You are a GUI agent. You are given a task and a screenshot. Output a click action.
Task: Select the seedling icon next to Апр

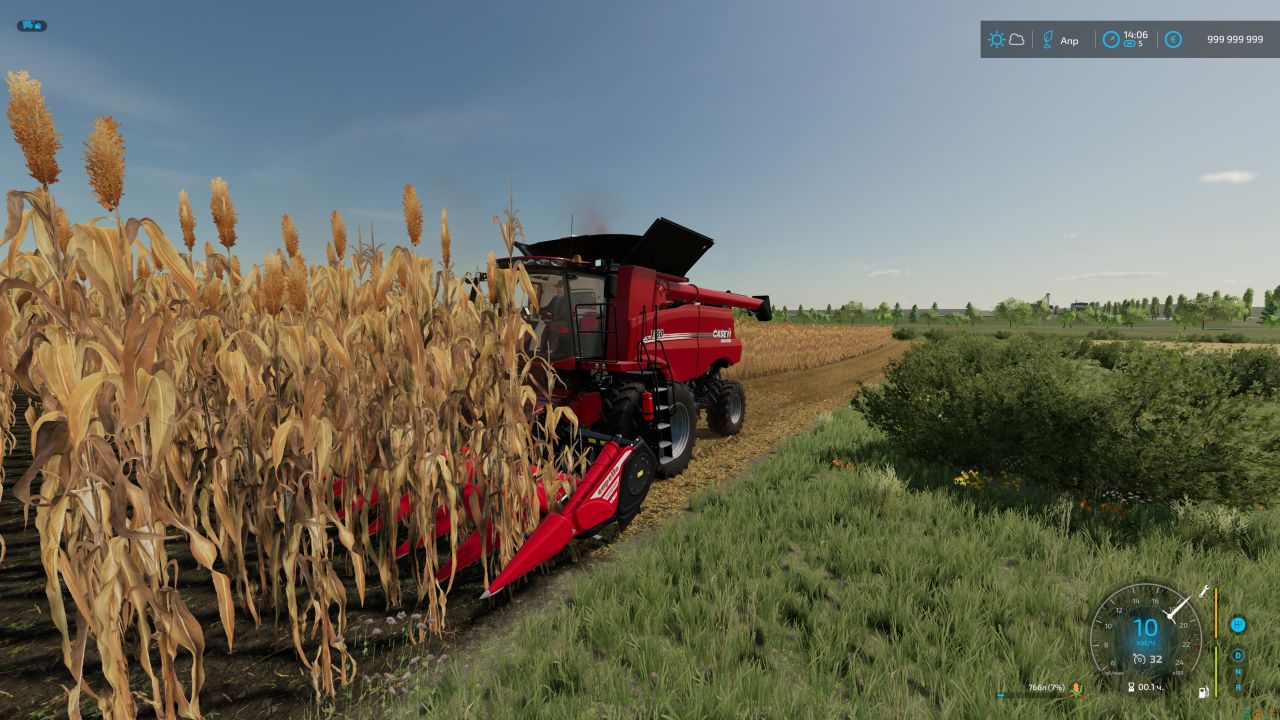(x=1048, y=39)
